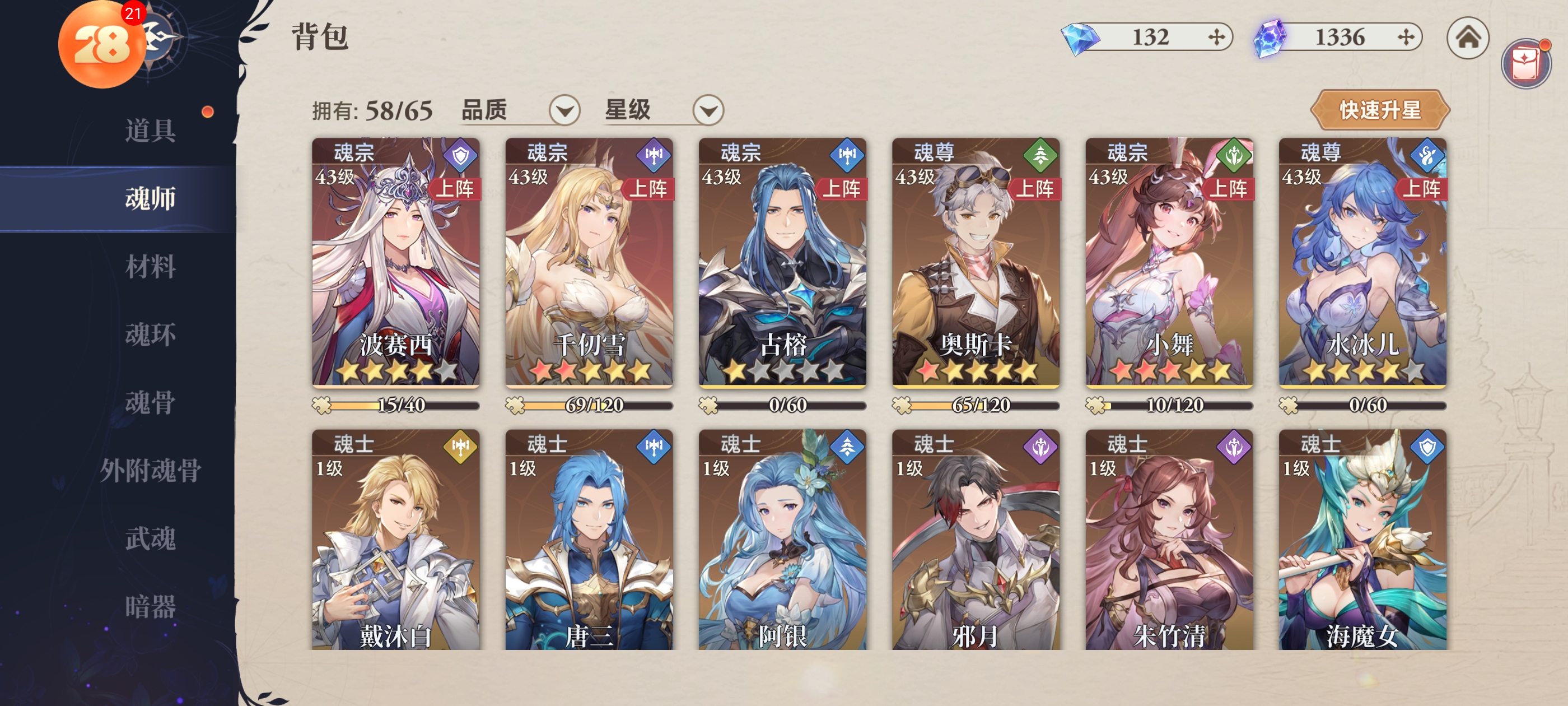This screenshot has width=1568, height=706.
Task: Add purple gems with plus button
Action: 1406,38
